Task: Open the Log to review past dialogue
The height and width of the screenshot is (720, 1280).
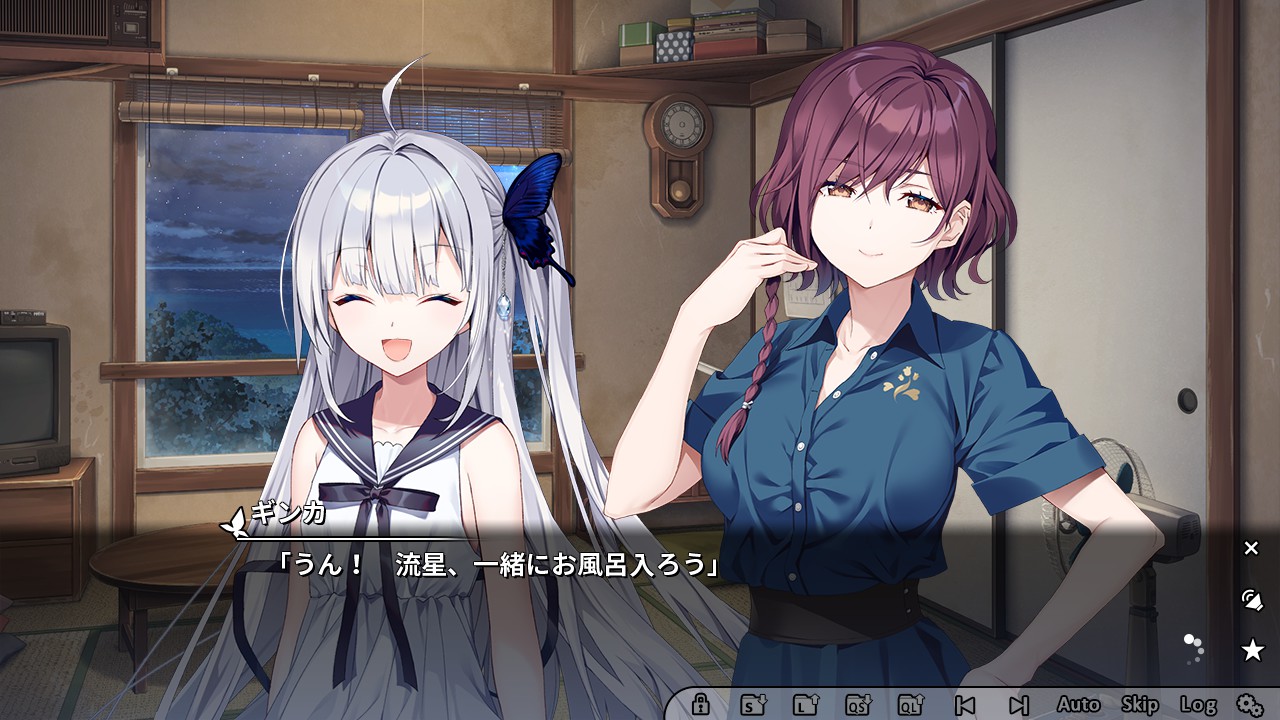Action: click(x=1198, y=705)
